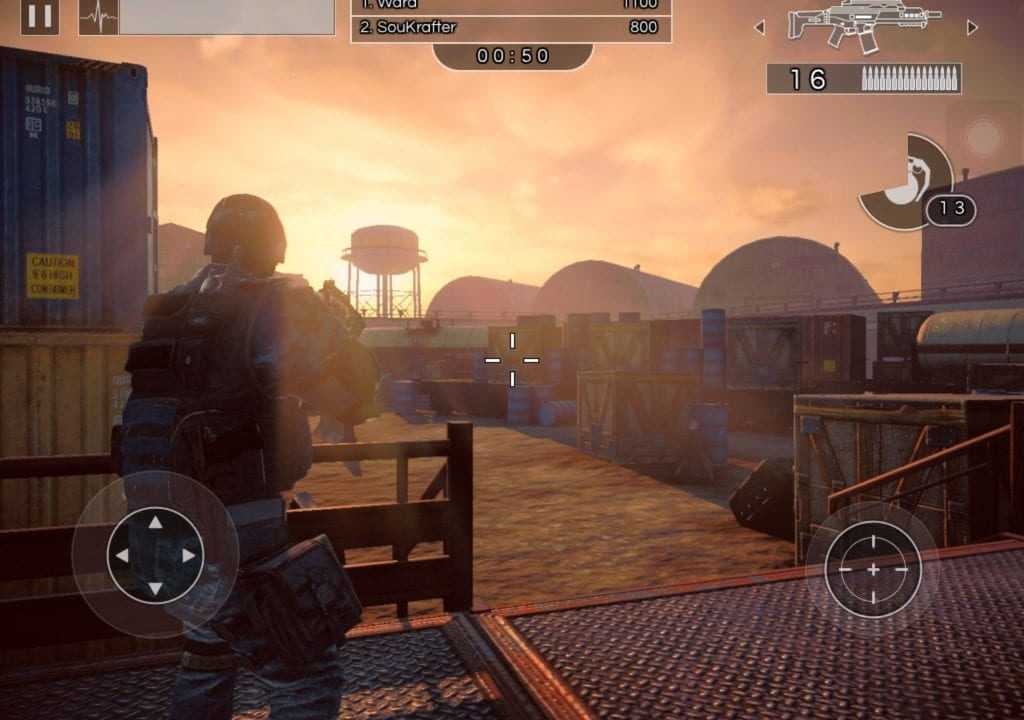Tap the assault rifle weapon icon
The width and height of the screenshot is (1024, 720).
tap(865, 24)
